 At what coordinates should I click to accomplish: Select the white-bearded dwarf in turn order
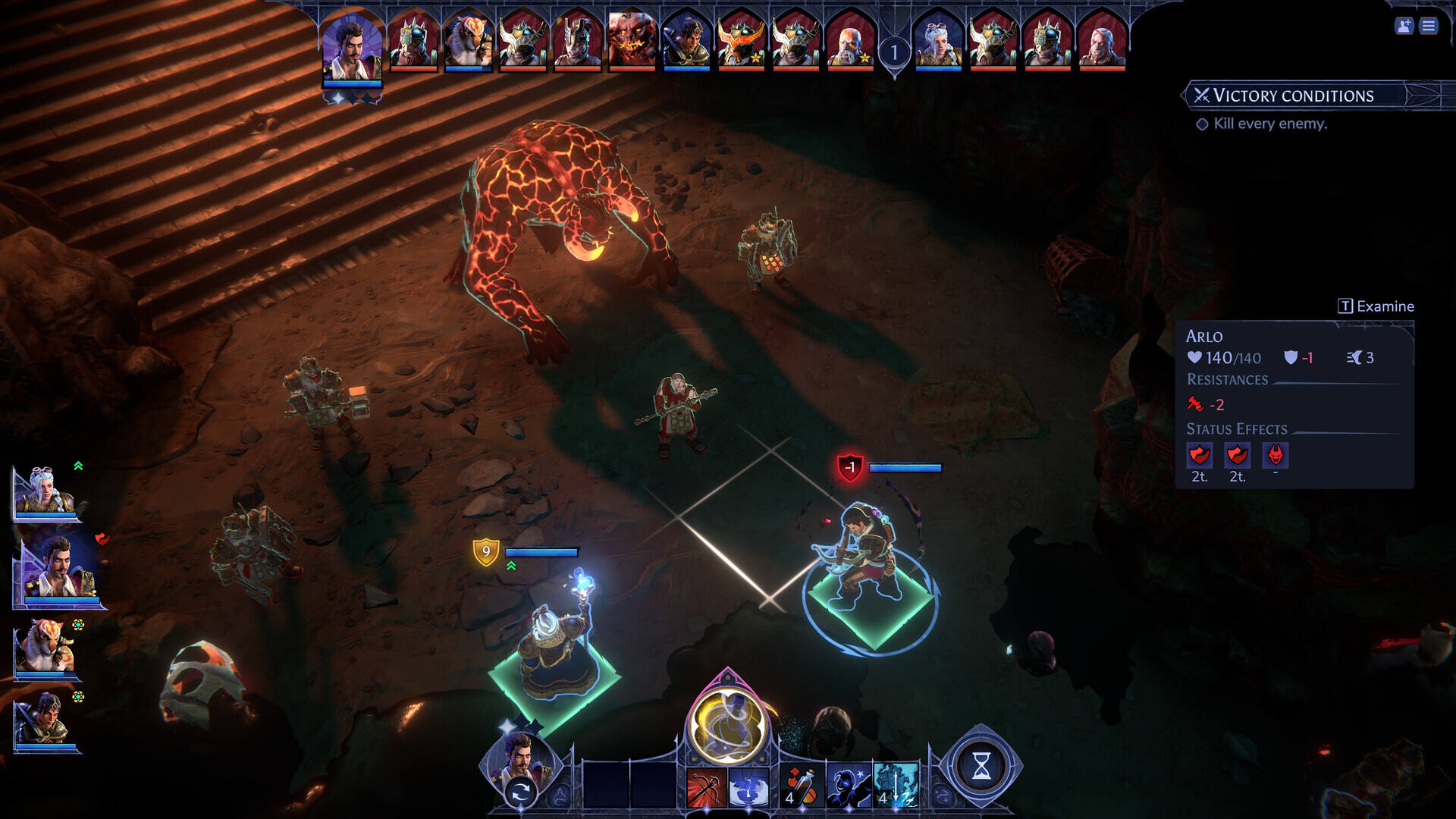tap(850, 41)
